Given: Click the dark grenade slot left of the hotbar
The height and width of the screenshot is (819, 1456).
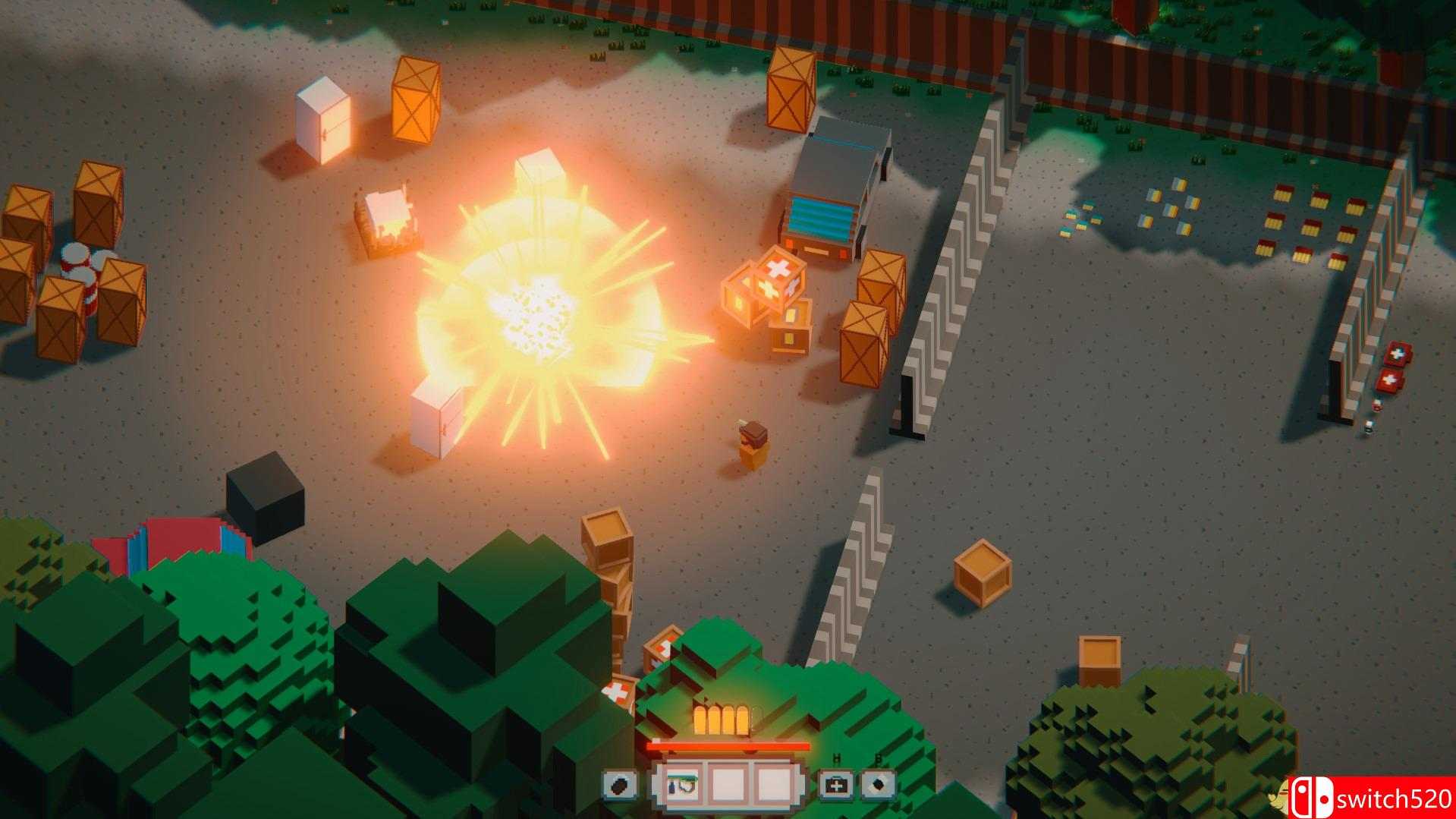Looking at the screenshot, I should pyautogui.click(x=620, y=786).
